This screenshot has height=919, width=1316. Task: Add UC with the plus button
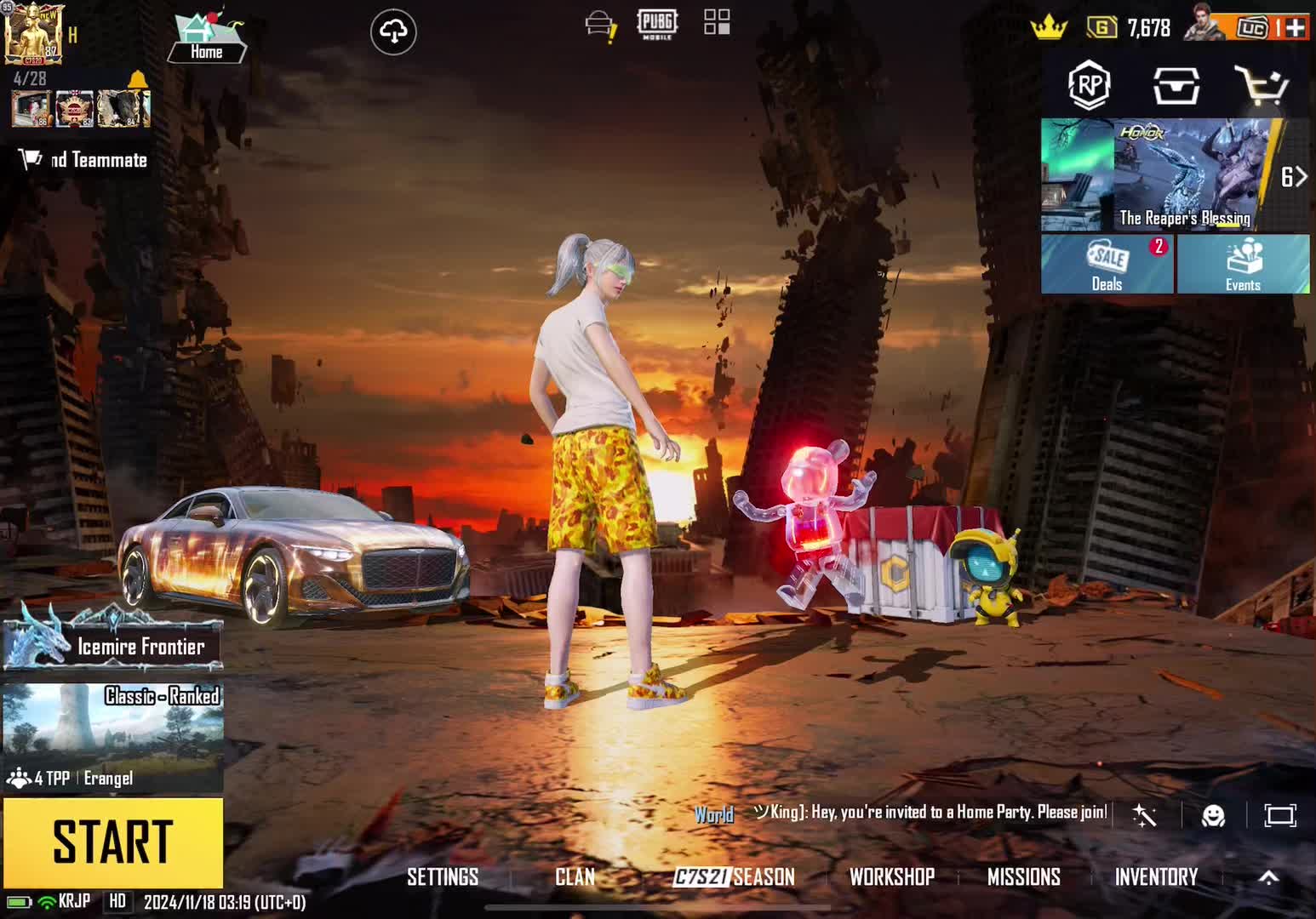tap(1296, 28)
